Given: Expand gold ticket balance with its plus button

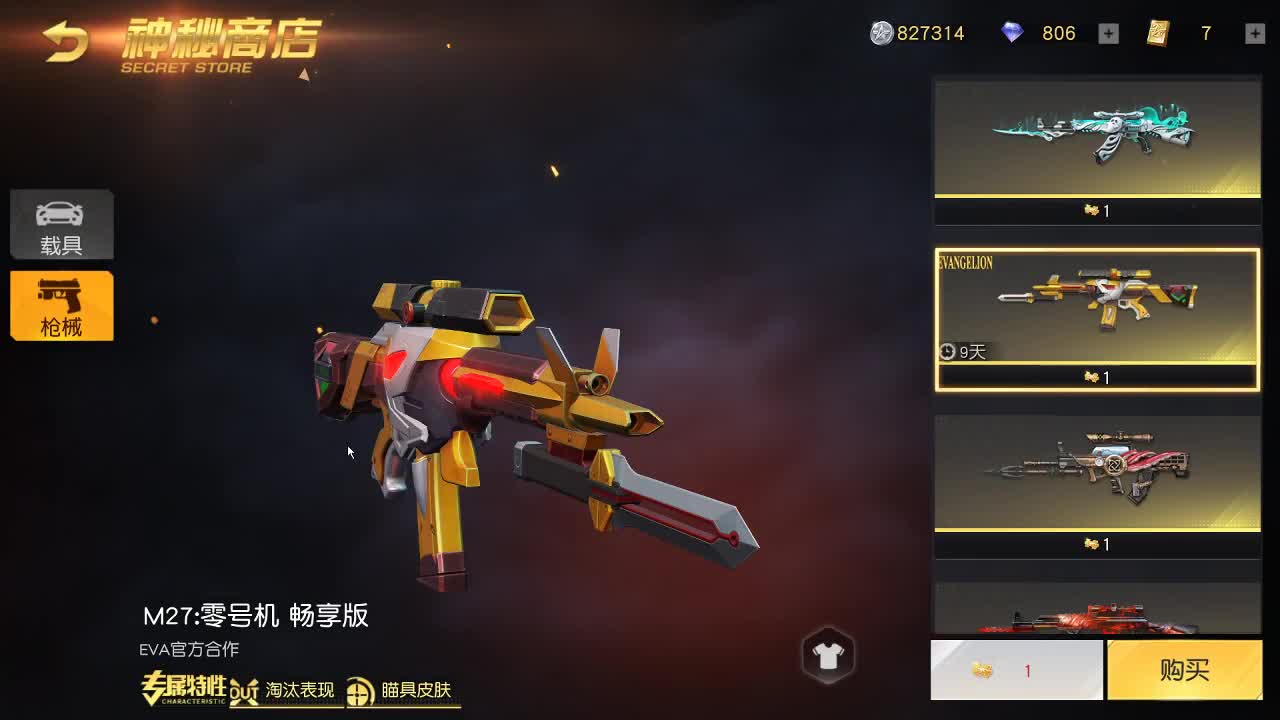Looking at the screenshot, I should [x=1254, y=33].
